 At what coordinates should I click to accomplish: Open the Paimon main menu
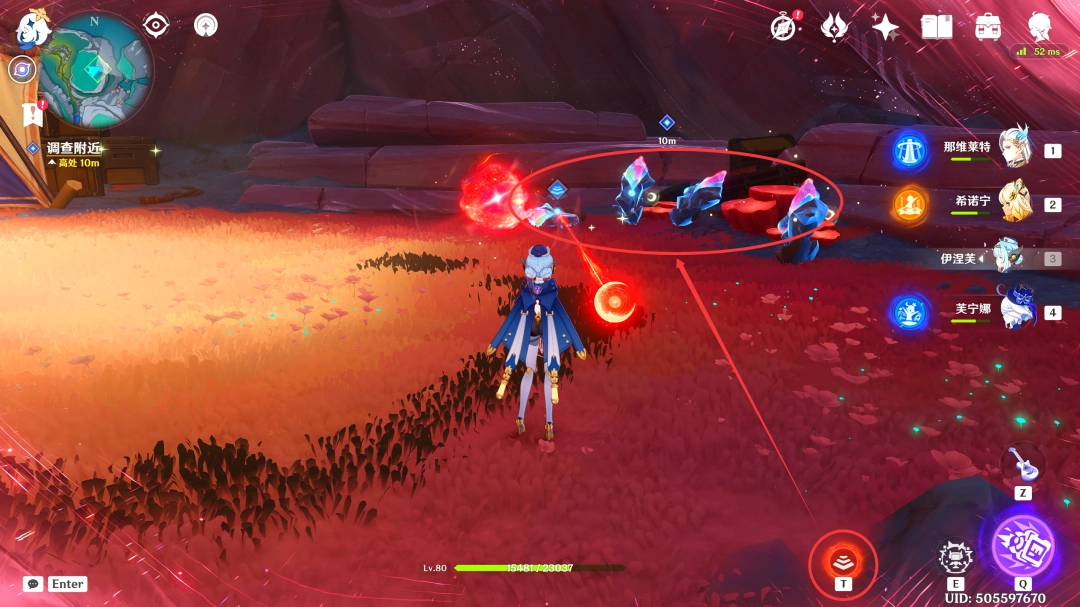[32, 30]
